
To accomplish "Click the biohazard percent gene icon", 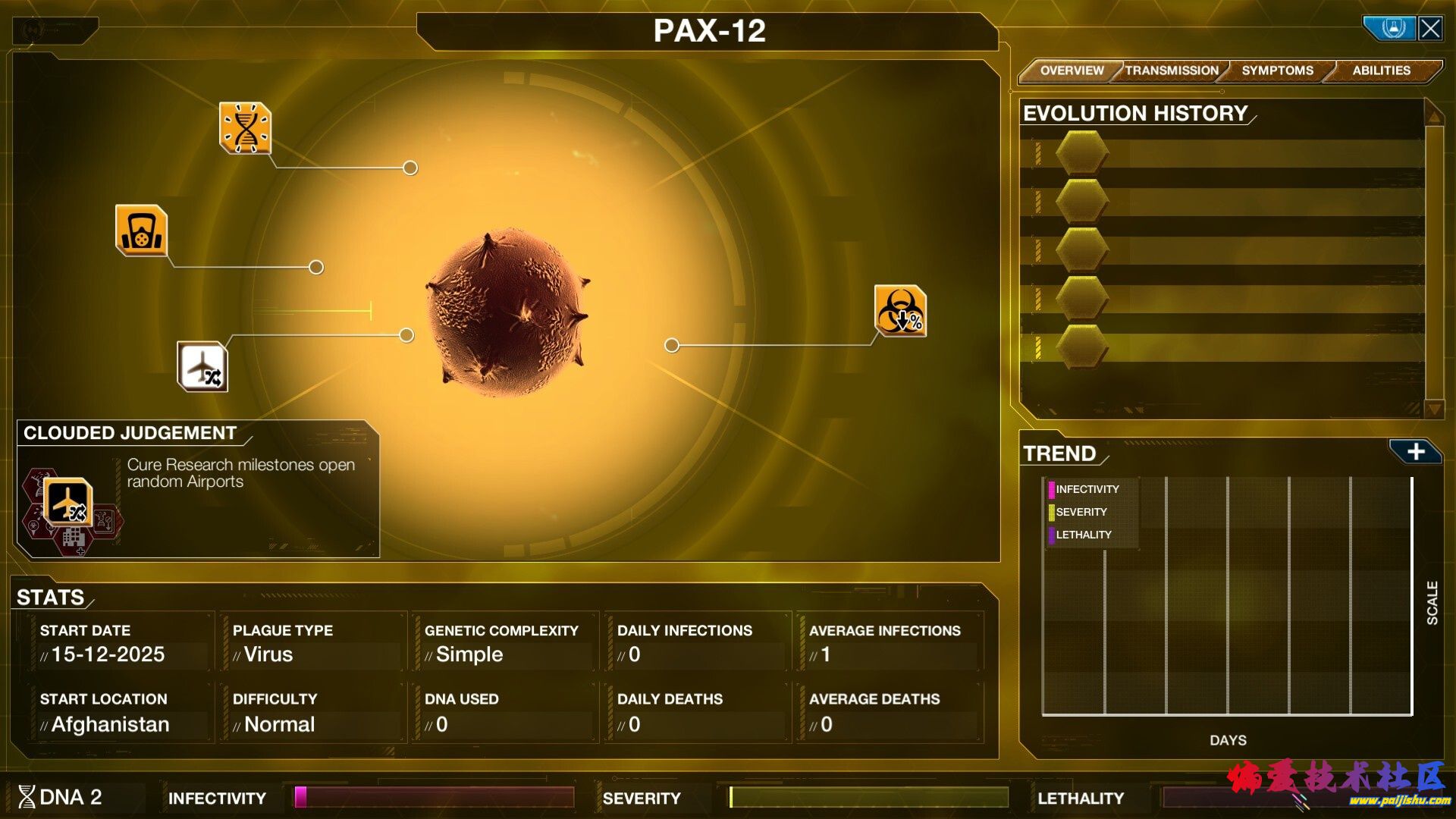I will click(x=900, y=311).
